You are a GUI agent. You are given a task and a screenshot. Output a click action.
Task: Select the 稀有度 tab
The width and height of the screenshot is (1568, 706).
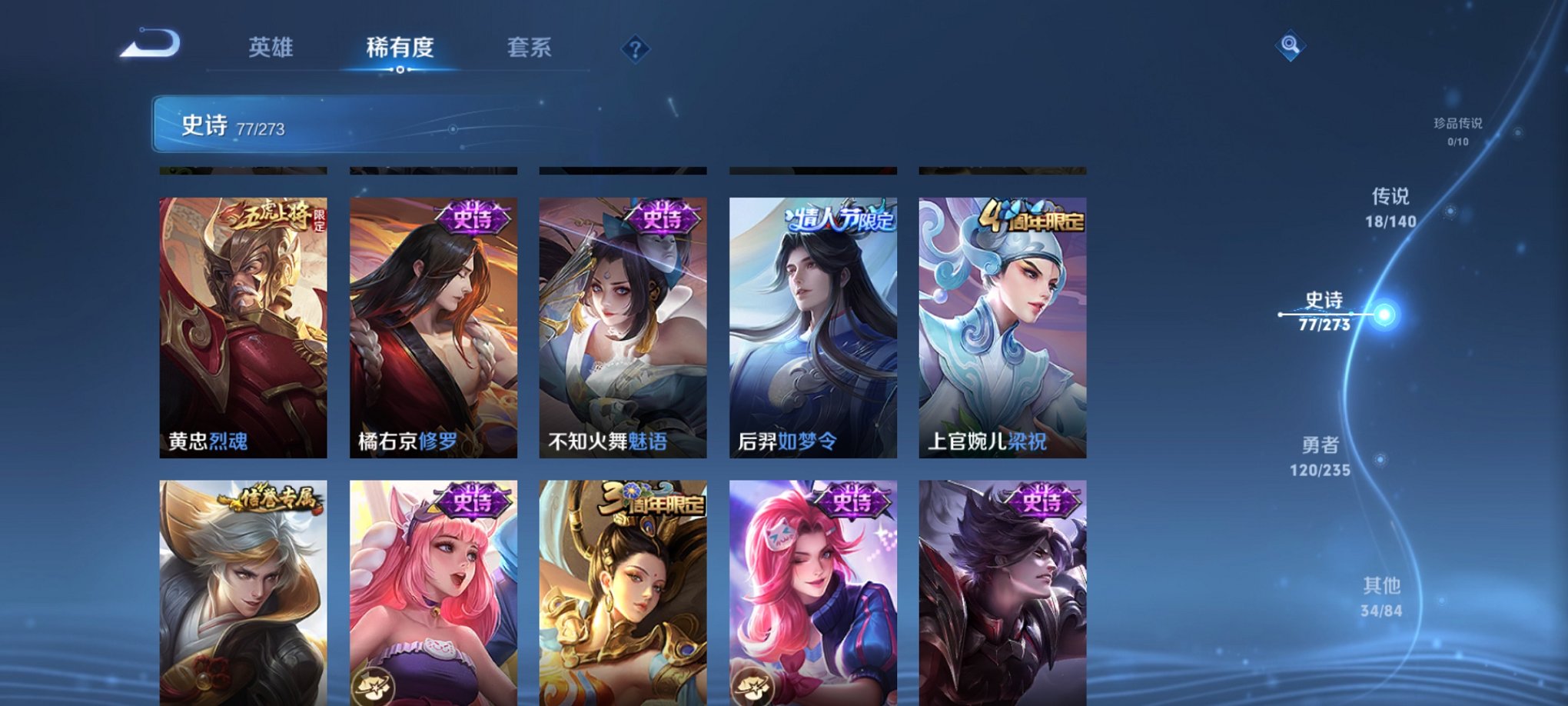(400, 48)
